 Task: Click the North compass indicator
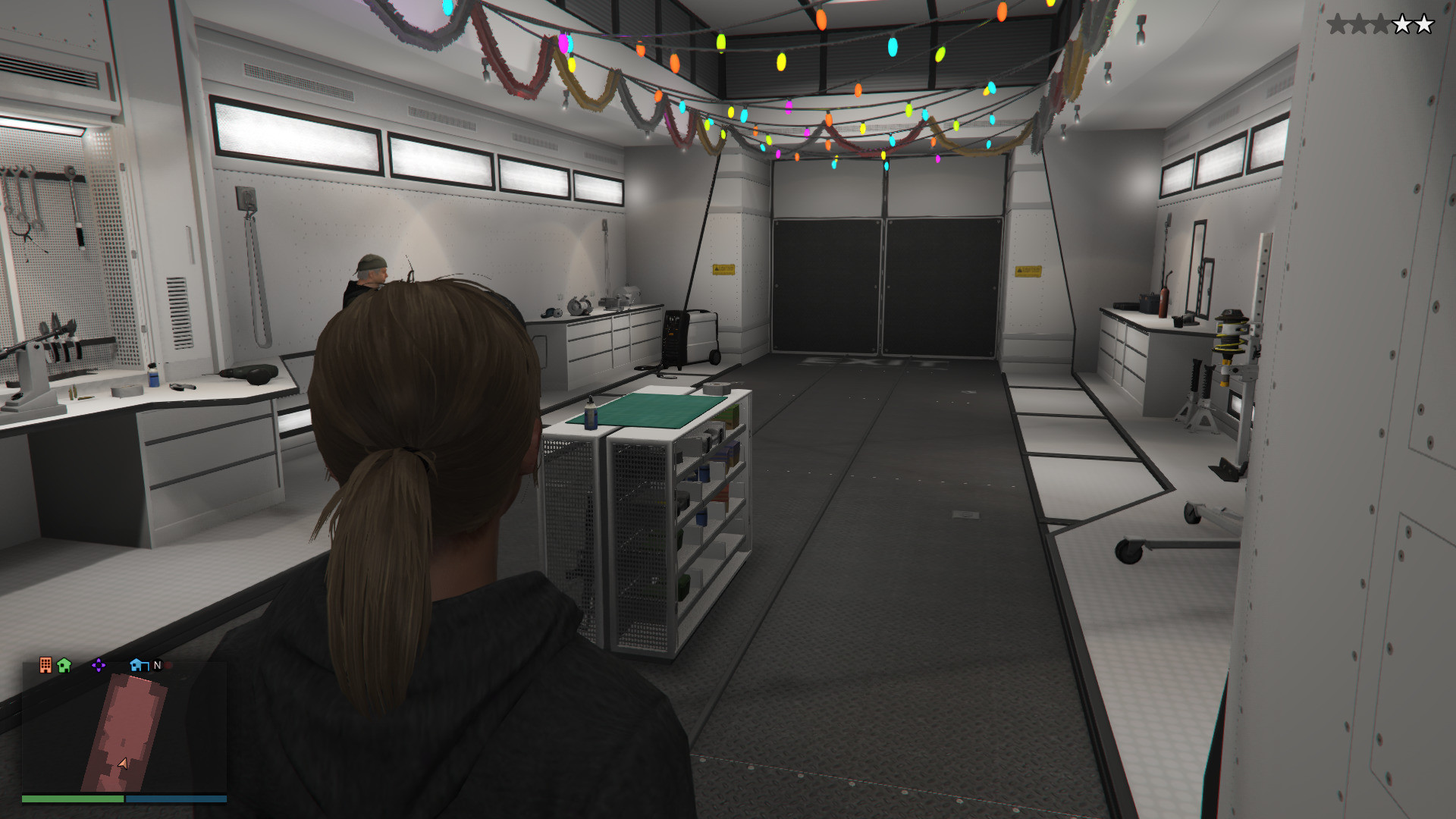click(158, 665)
